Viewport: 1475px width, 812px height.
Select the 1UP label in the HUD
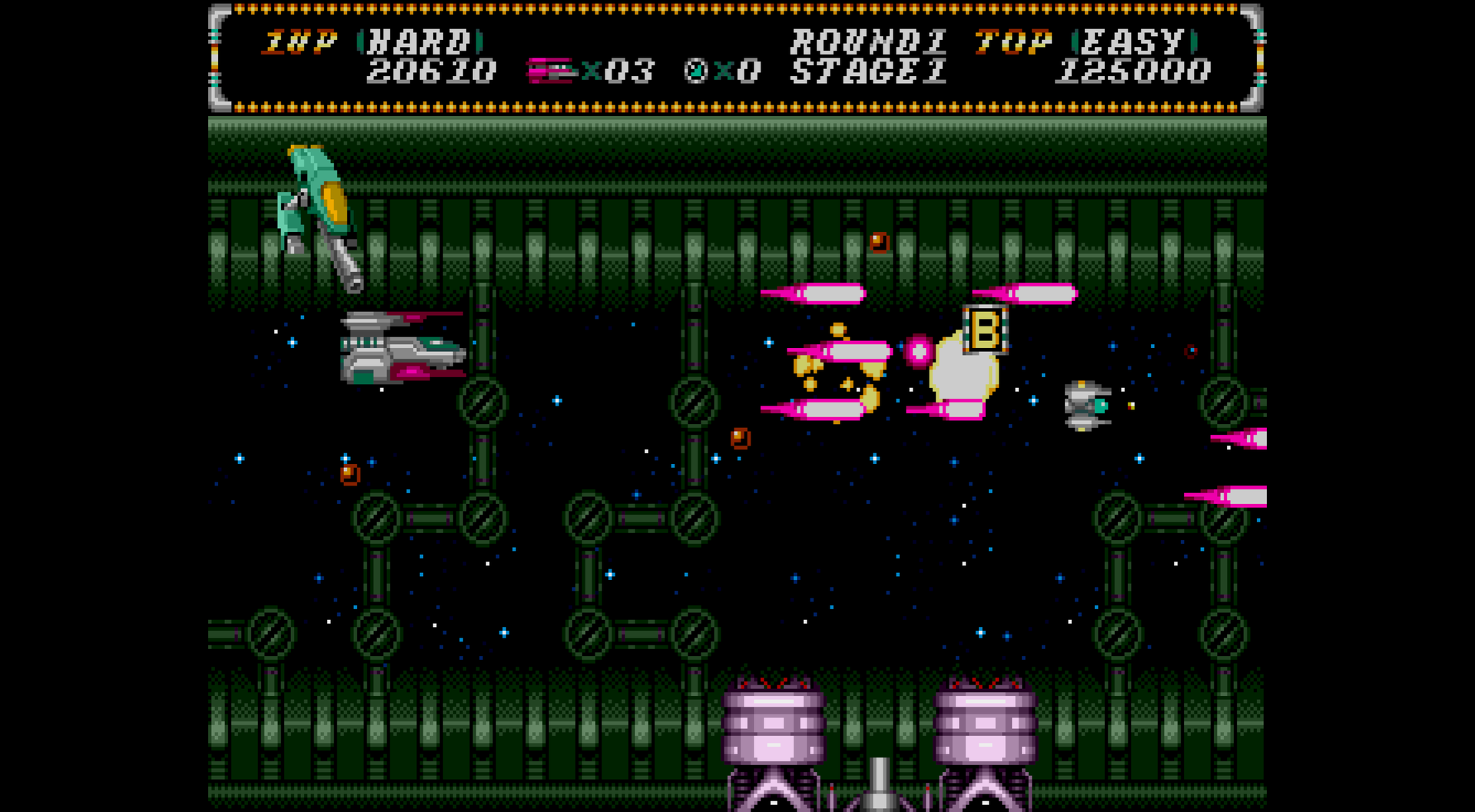pos(300,41)
